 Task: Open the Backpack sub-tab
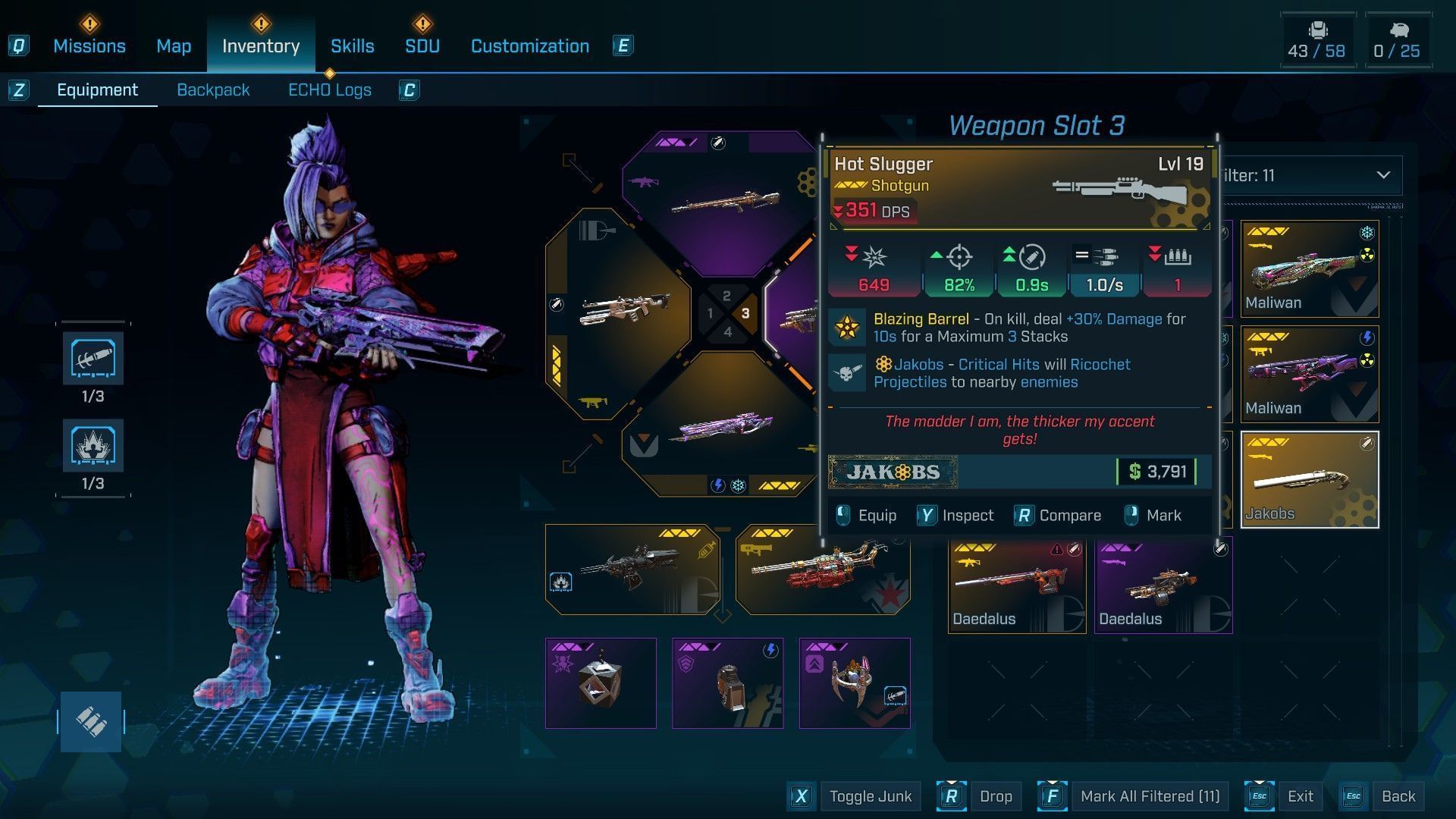tap(212, 90)
